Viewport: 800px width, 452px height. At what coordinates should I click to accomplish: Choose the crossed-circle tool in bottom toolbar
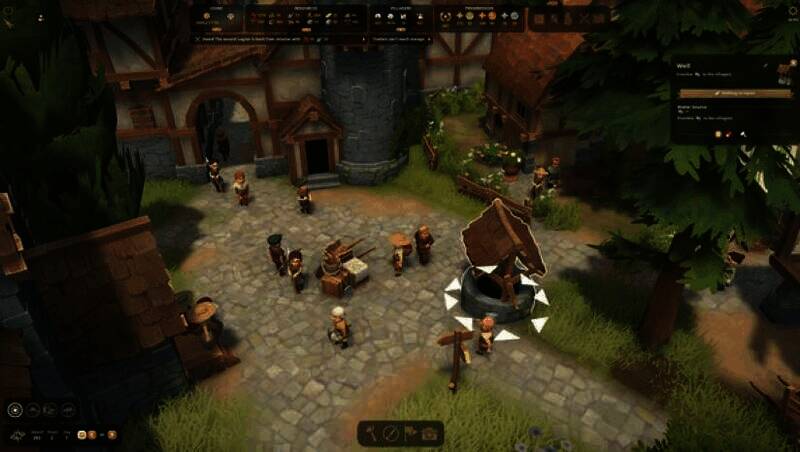391,433
